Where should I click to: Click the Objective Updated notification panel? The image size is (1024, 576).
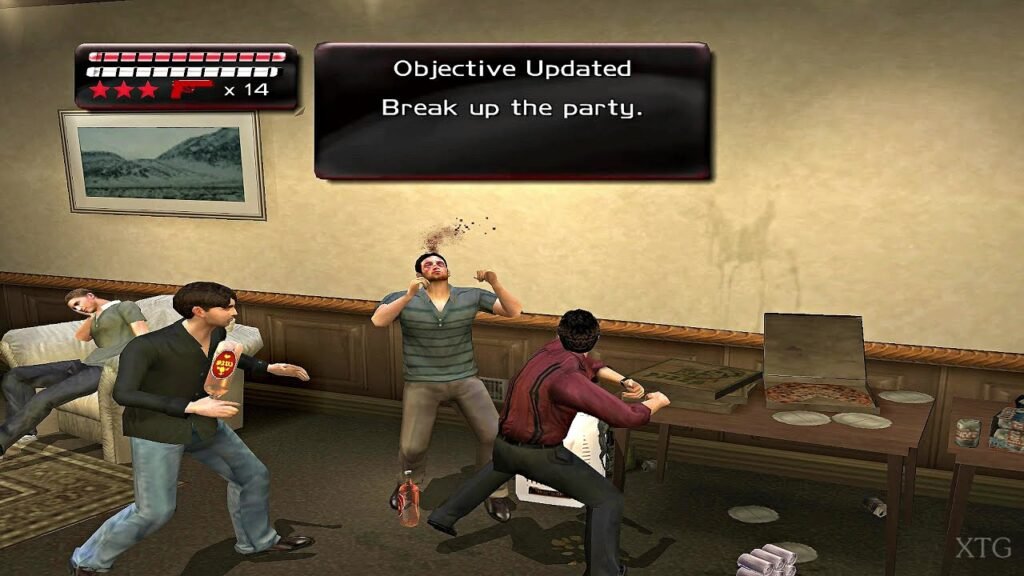512,110
